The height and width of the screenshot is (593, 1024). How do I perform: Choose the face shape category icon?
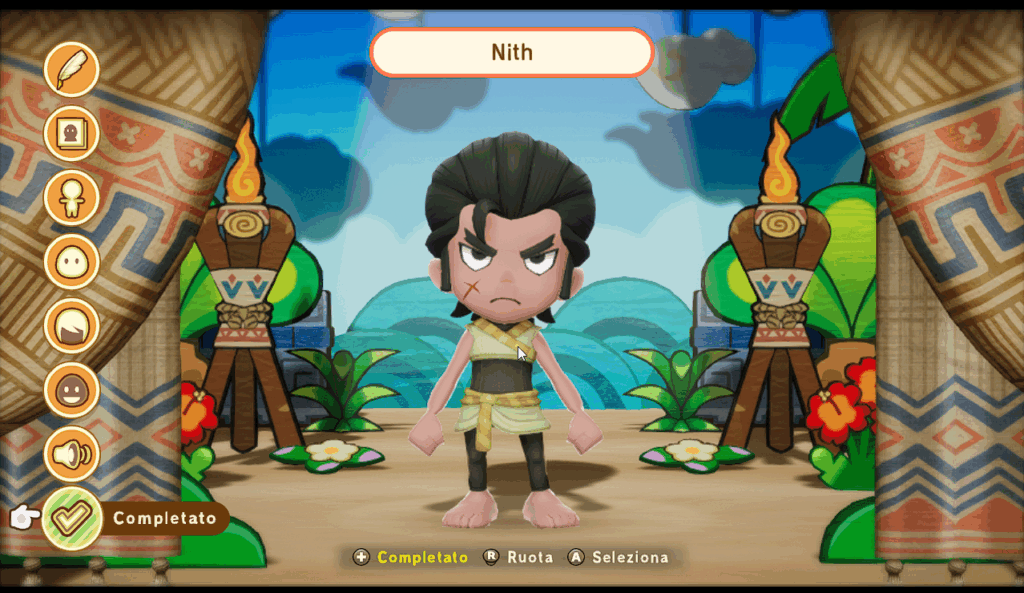[x=72, y=262]
